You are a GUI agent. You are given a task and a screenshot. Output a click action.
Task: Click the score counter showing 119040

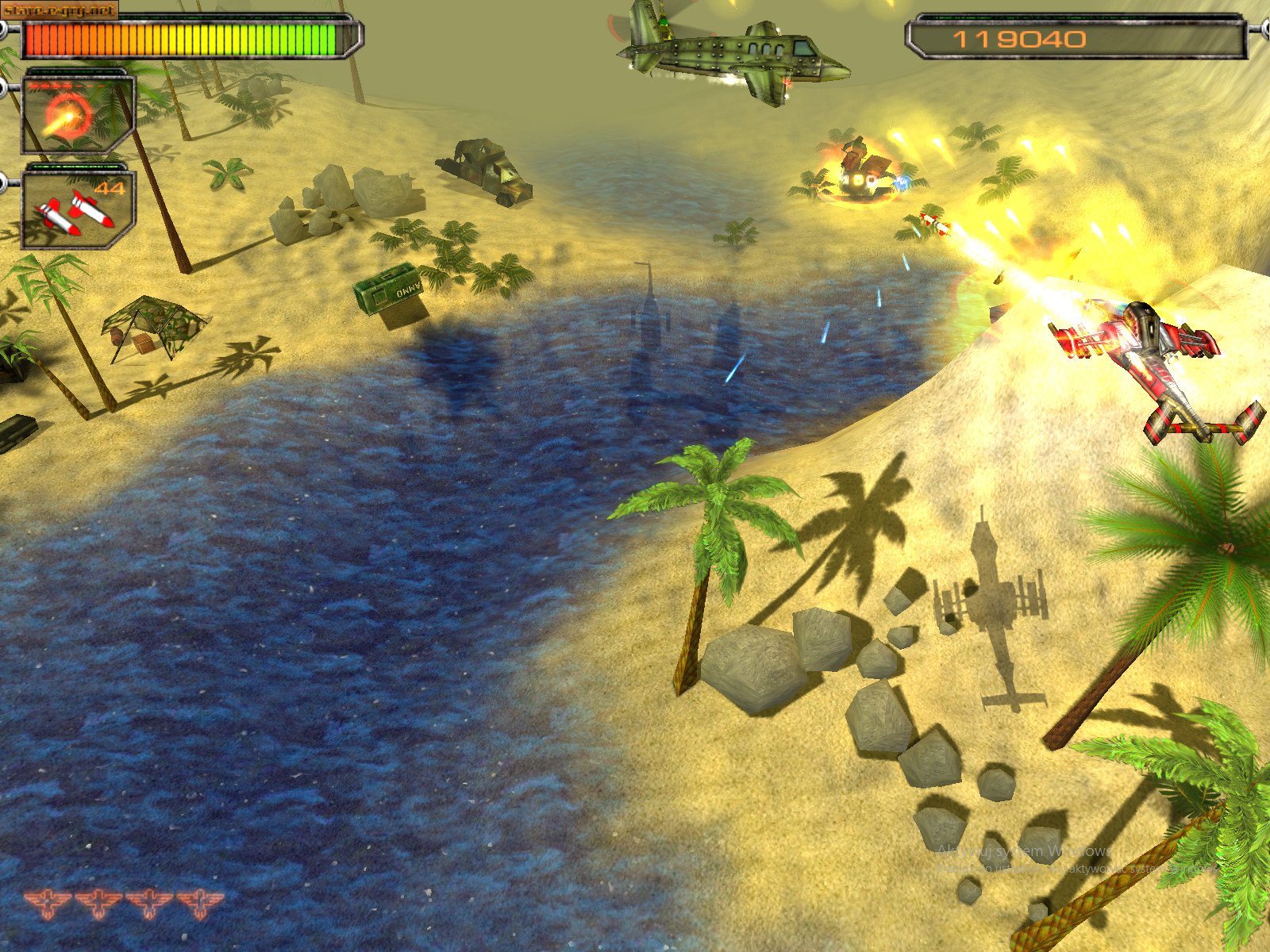click(1020, 37)
